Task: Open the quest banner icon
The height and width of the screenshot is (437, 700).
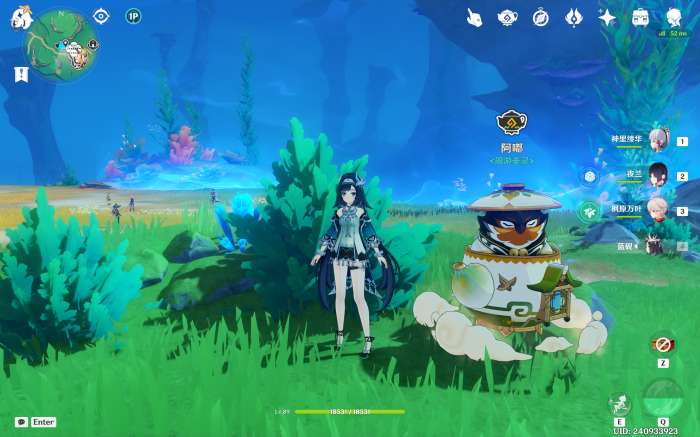Action: point(21,74)
